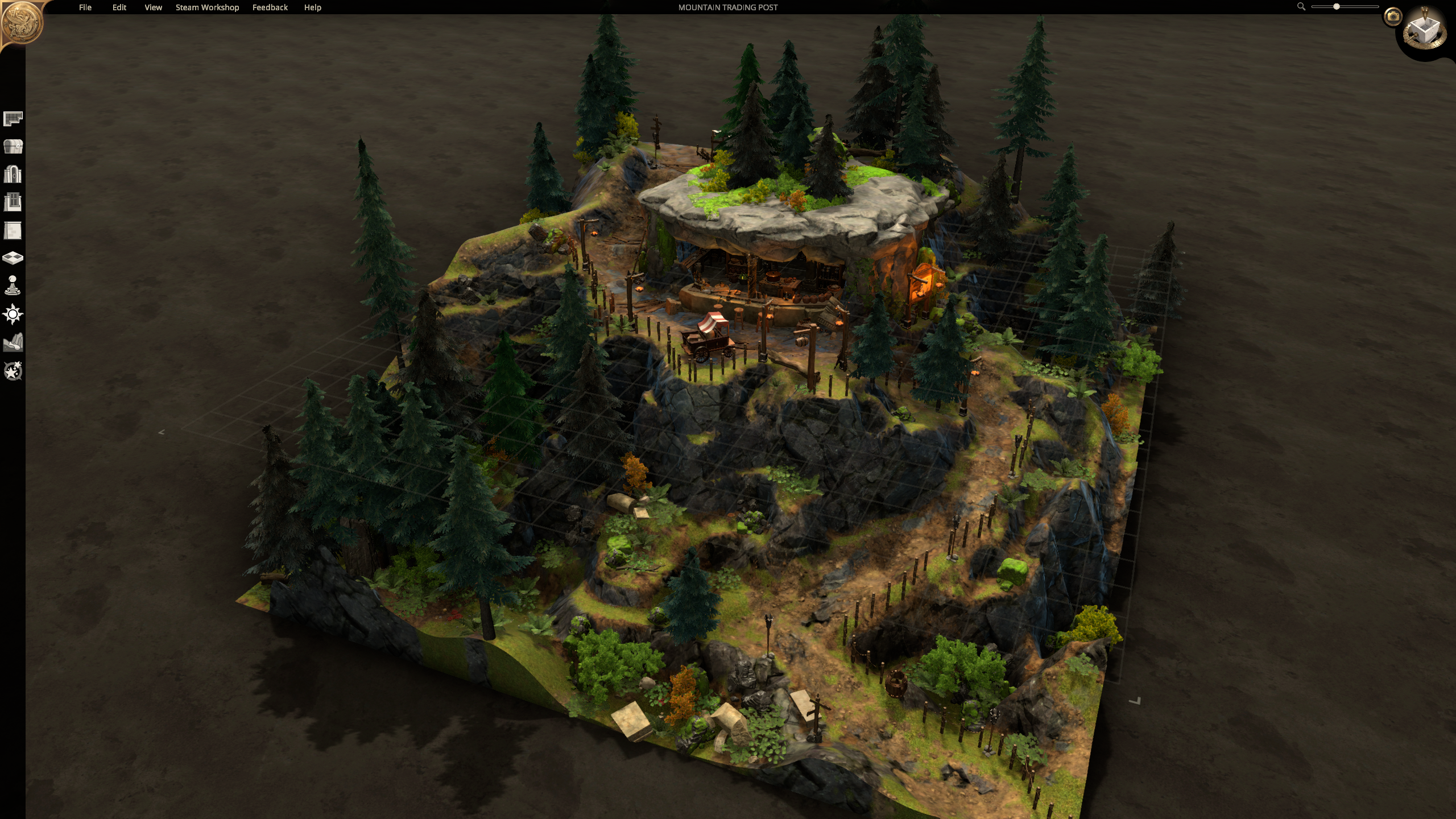Take a screenshot with the camera button

[1393, 16]
